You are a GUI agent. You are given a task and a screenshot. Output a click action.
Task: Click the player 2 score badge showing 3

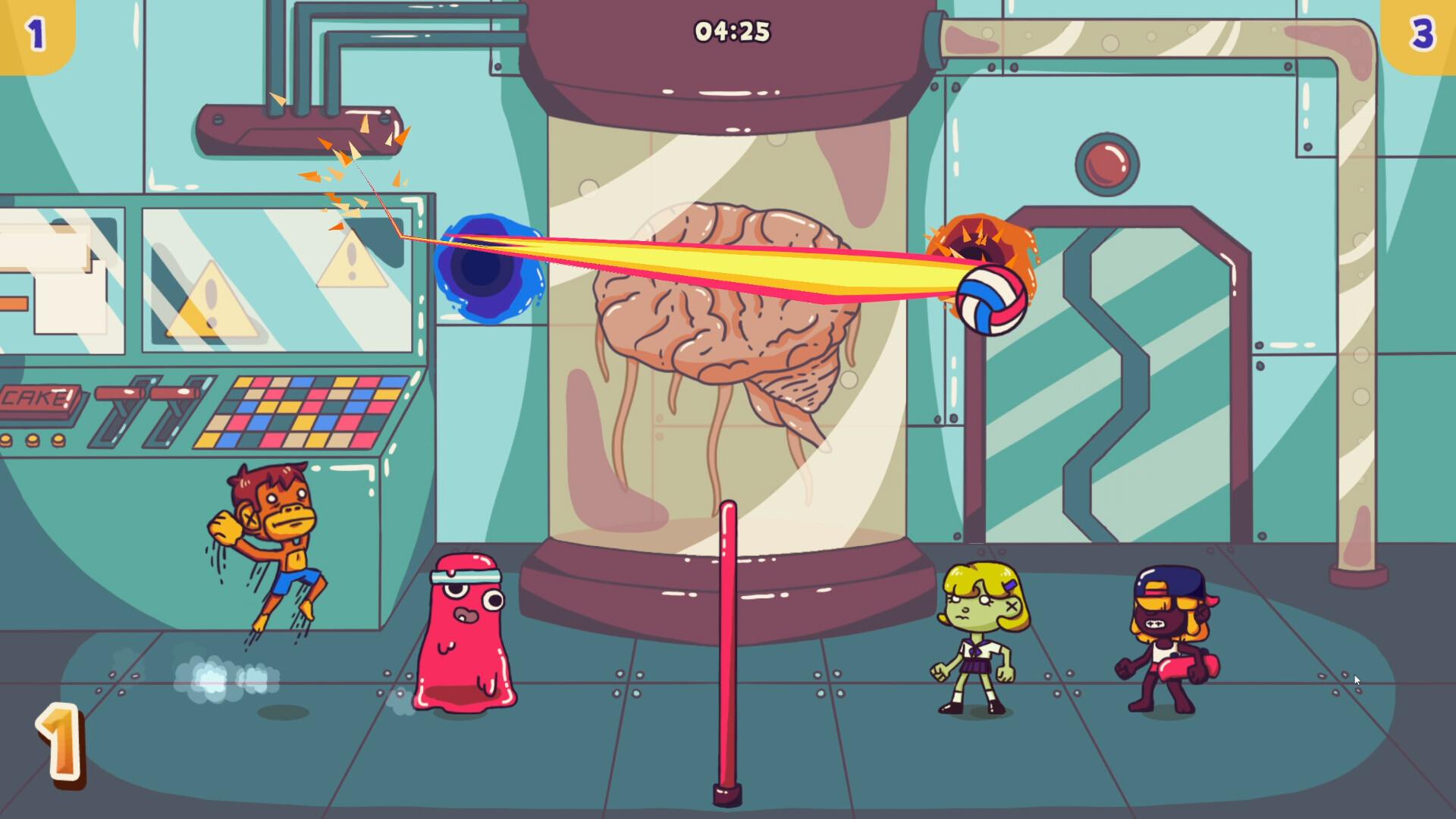tap(1424, 30)
